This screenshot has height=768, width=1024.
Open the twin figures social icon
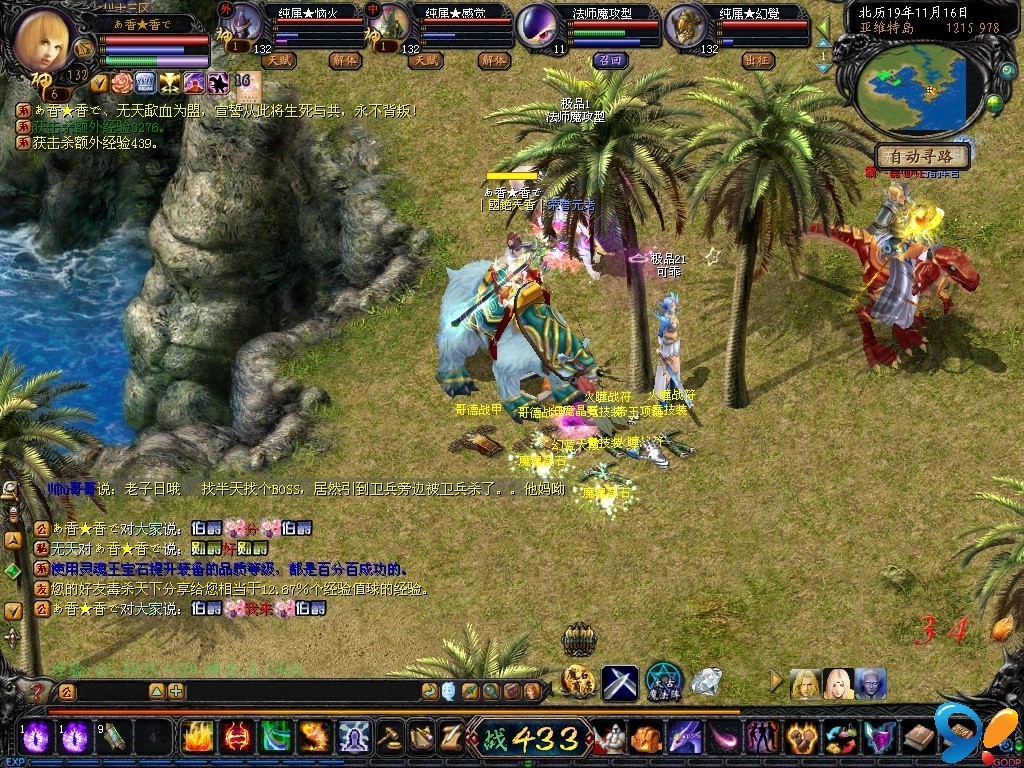coord(762,738)
